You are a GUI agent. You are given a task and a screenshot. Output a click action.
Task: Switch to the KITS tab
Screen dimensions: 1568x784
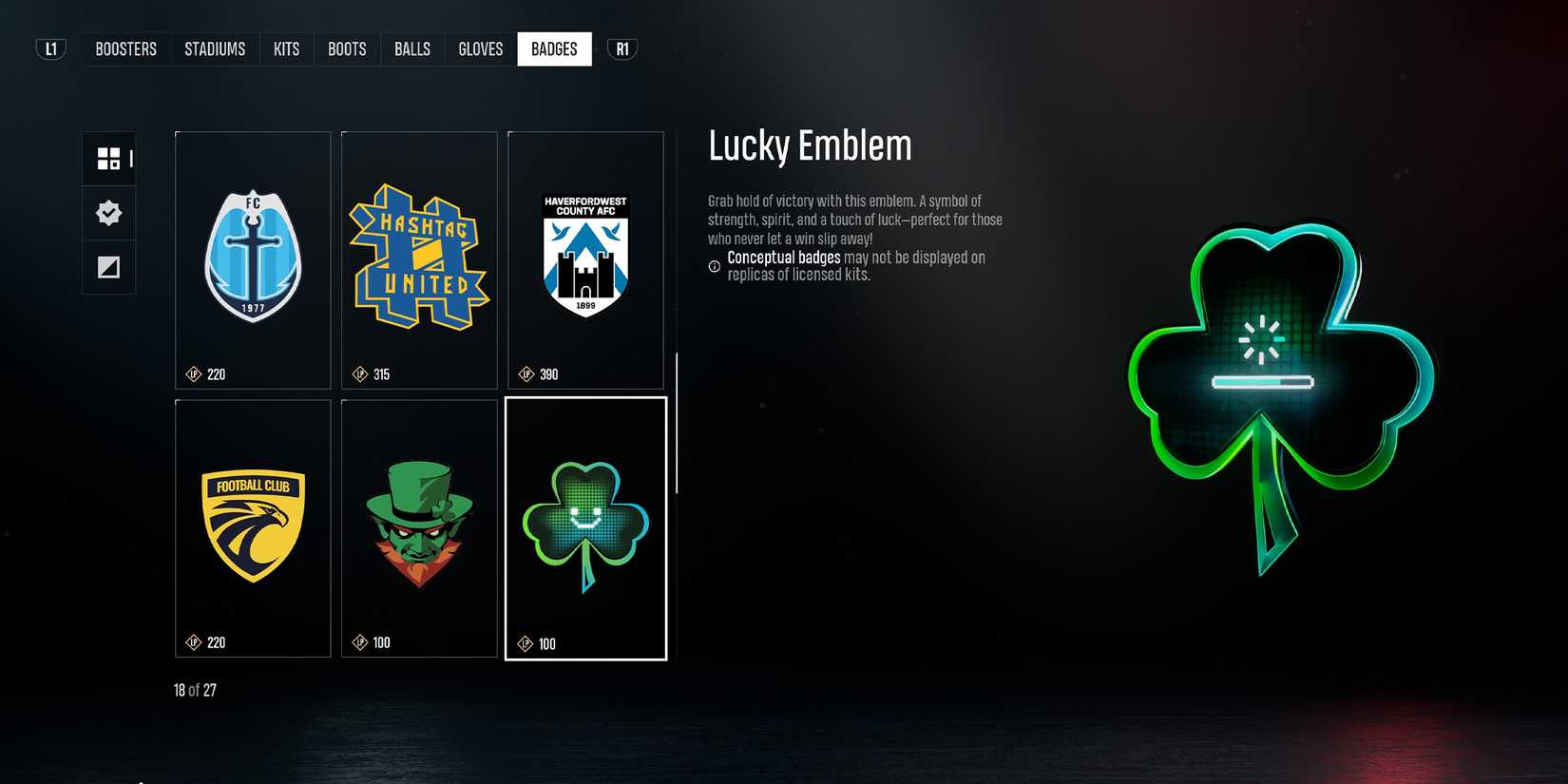[286, 48]
